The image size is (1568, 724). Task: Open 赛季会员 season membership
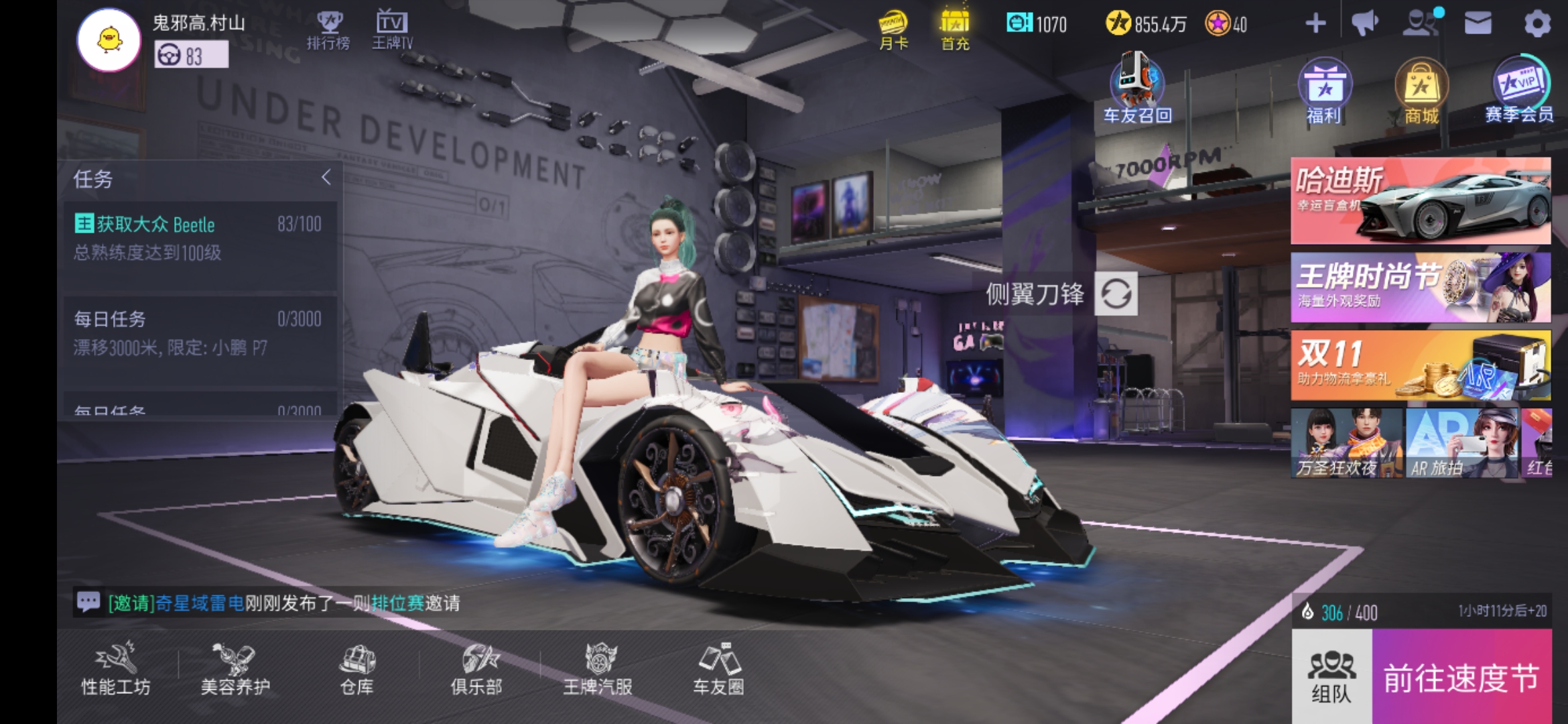[x=1520, y=90]
